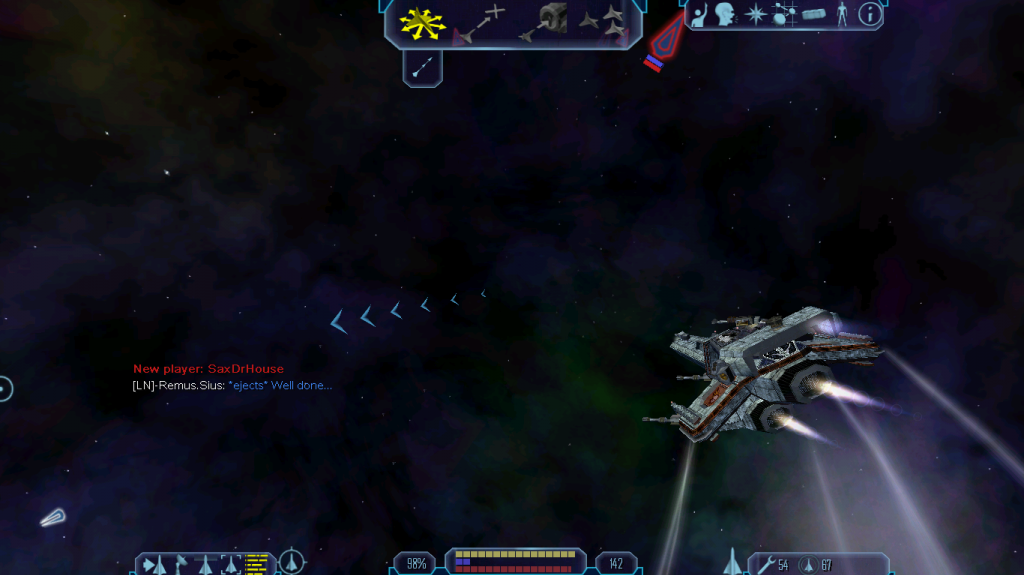Click the ring indicator on left screen edge
The width and height of the screenshot is (1024, 575).
point(5,388)
